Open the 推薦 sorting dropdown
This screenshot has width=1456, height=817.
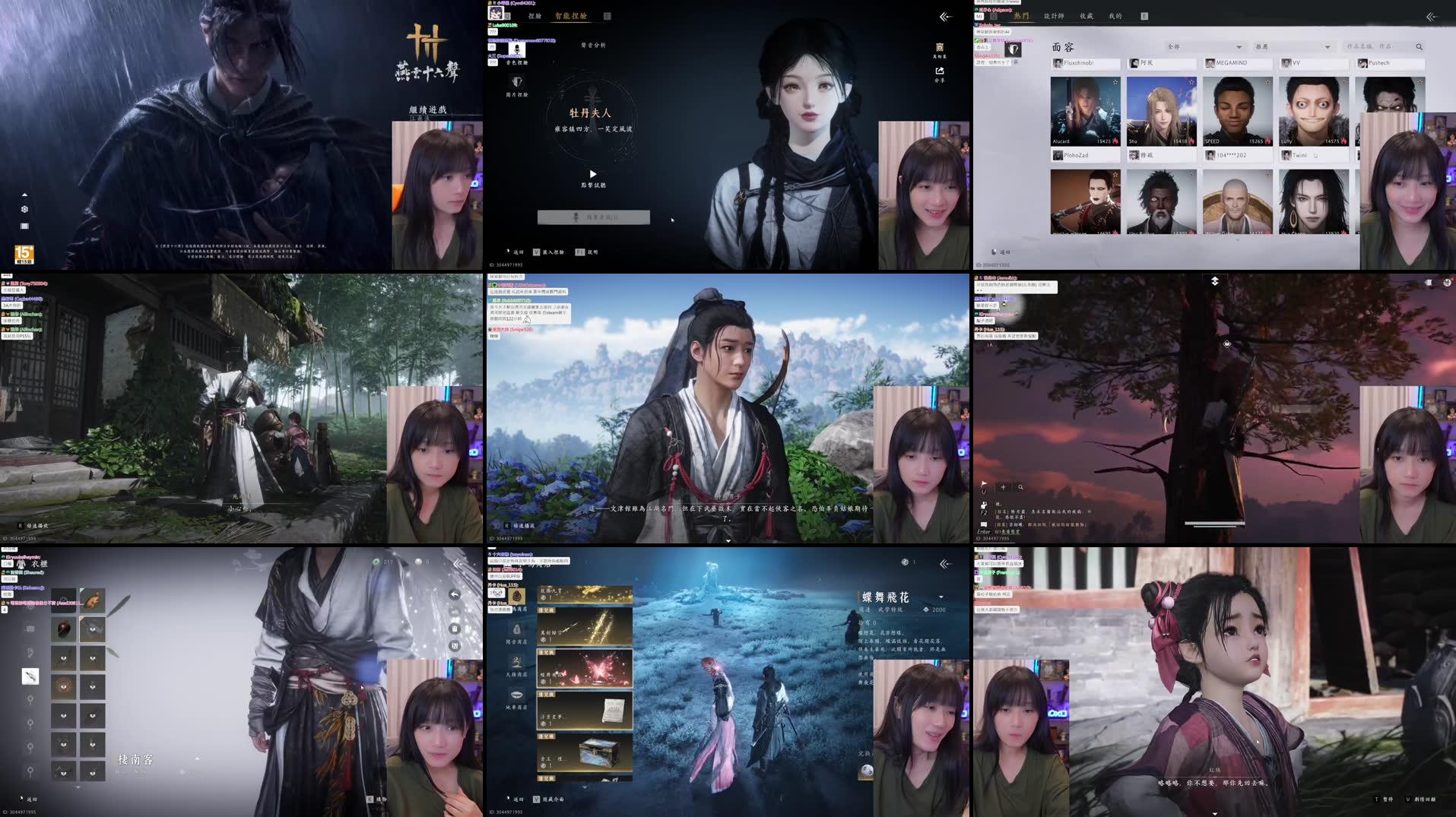[1292, 46]
